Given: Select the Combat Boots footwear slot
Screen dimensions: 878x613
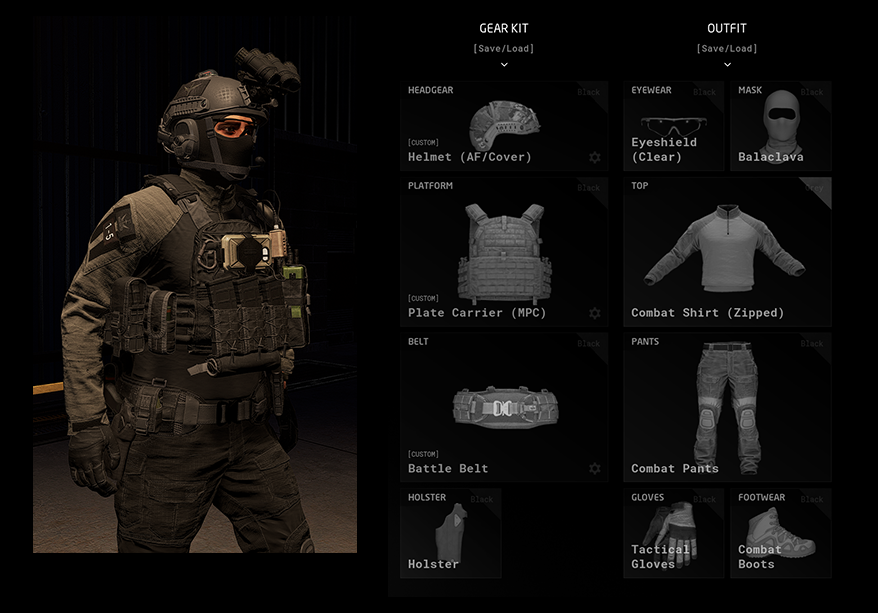Looking at the screenshot, I should click(x=780, y=533).
